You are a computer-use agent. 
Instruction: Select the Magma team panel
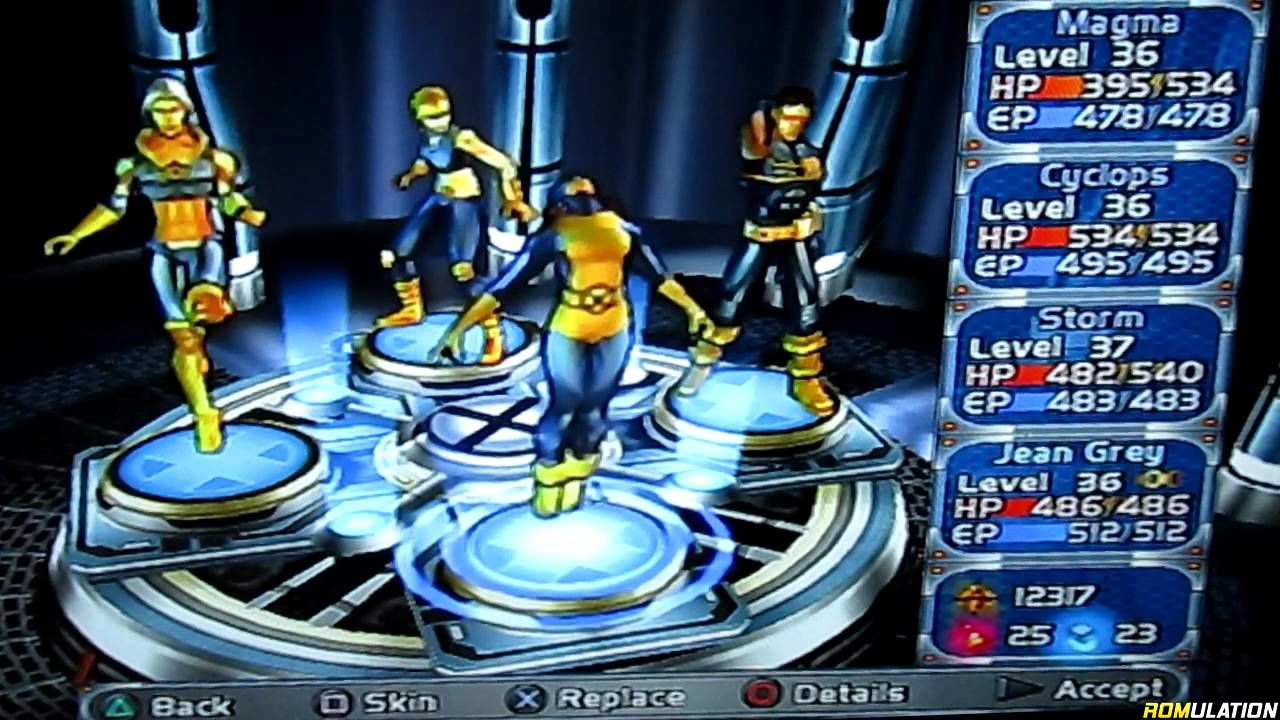pyautogui.click(x=1108, y=77)
